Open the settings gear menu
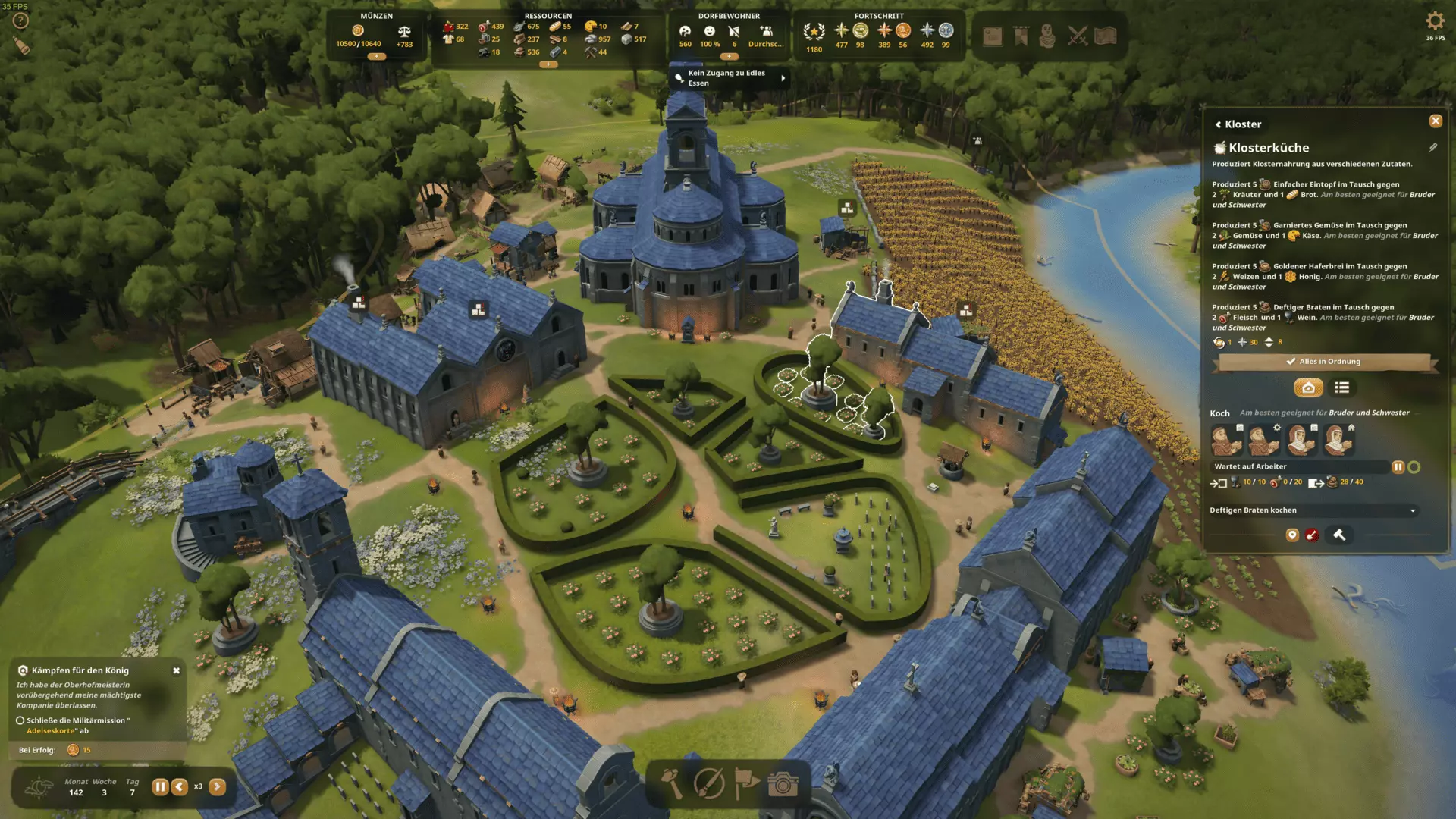 (1435, 21)
